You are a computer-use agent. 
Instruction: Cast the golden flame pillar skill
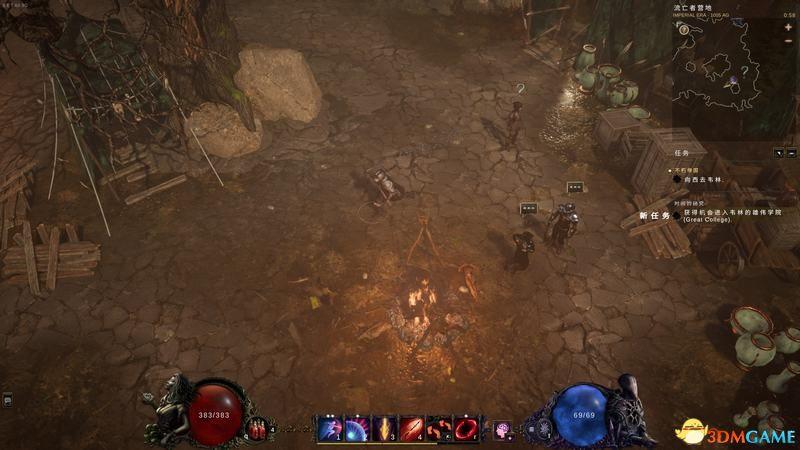point(384,430)
